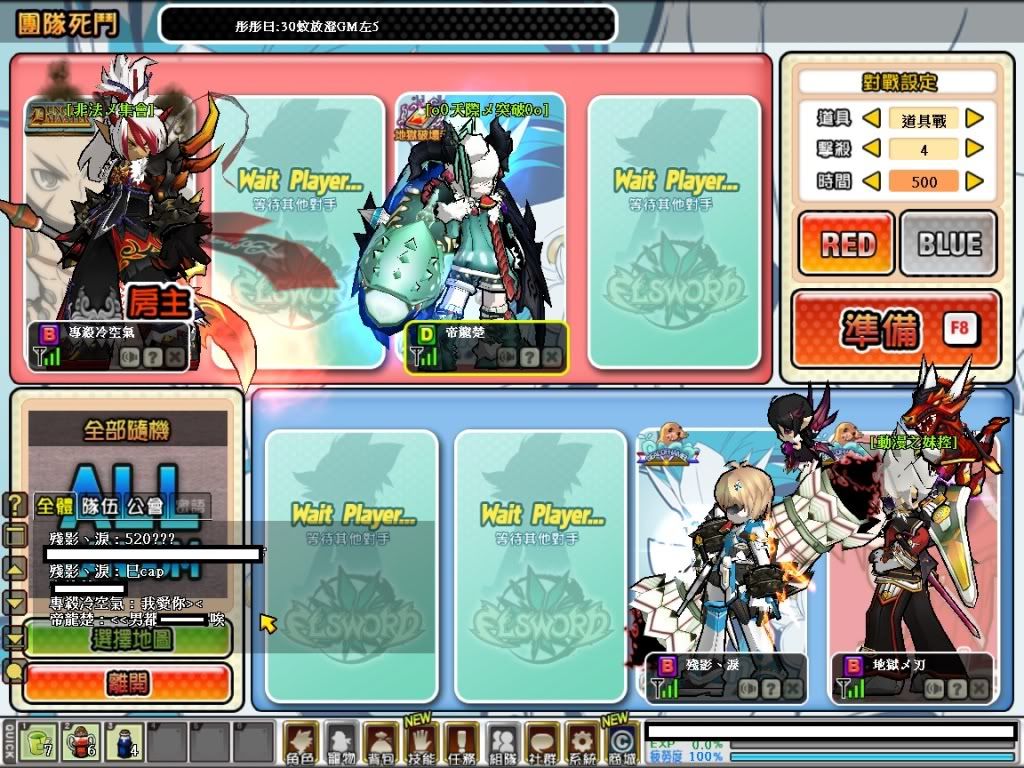Open the 系統 system settings menu
Screen dimensions: 1024x768
point(581,744)
